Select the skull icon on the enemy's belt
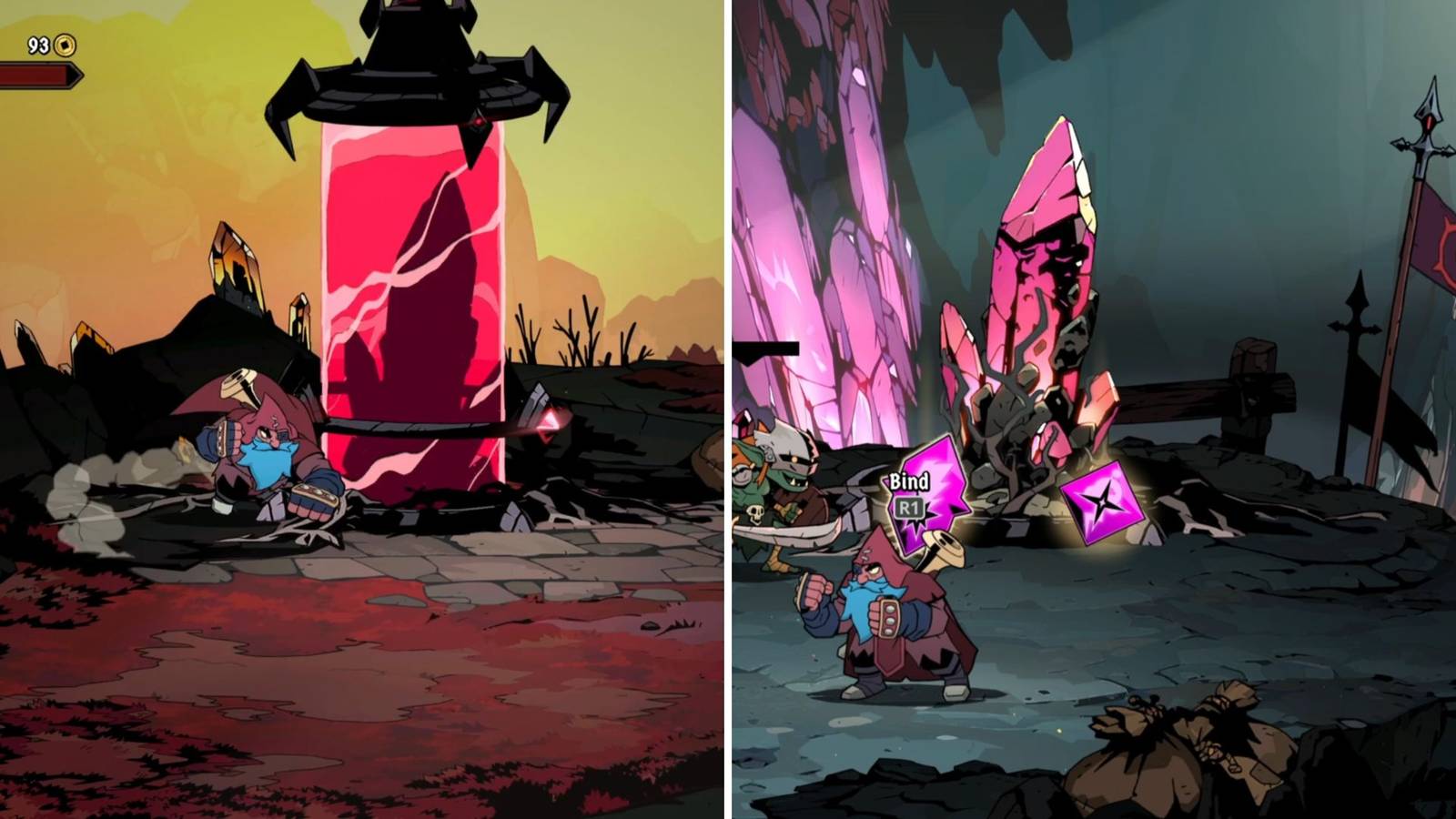The width and height of the screenshot is (1456, 819). pos(754,513)
